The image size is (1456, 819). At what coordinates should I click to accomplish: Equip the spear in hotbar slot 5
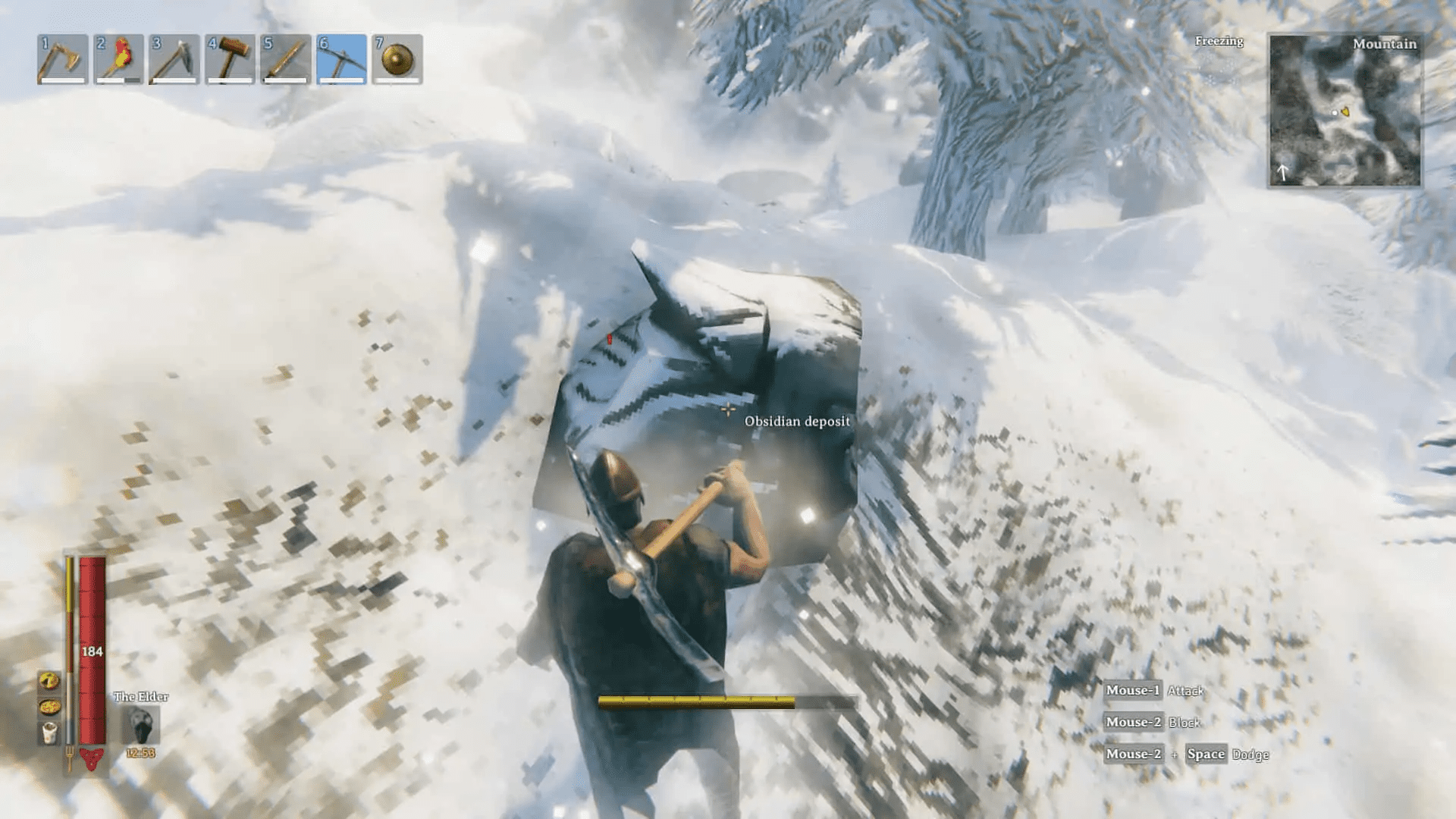point(285,61)
